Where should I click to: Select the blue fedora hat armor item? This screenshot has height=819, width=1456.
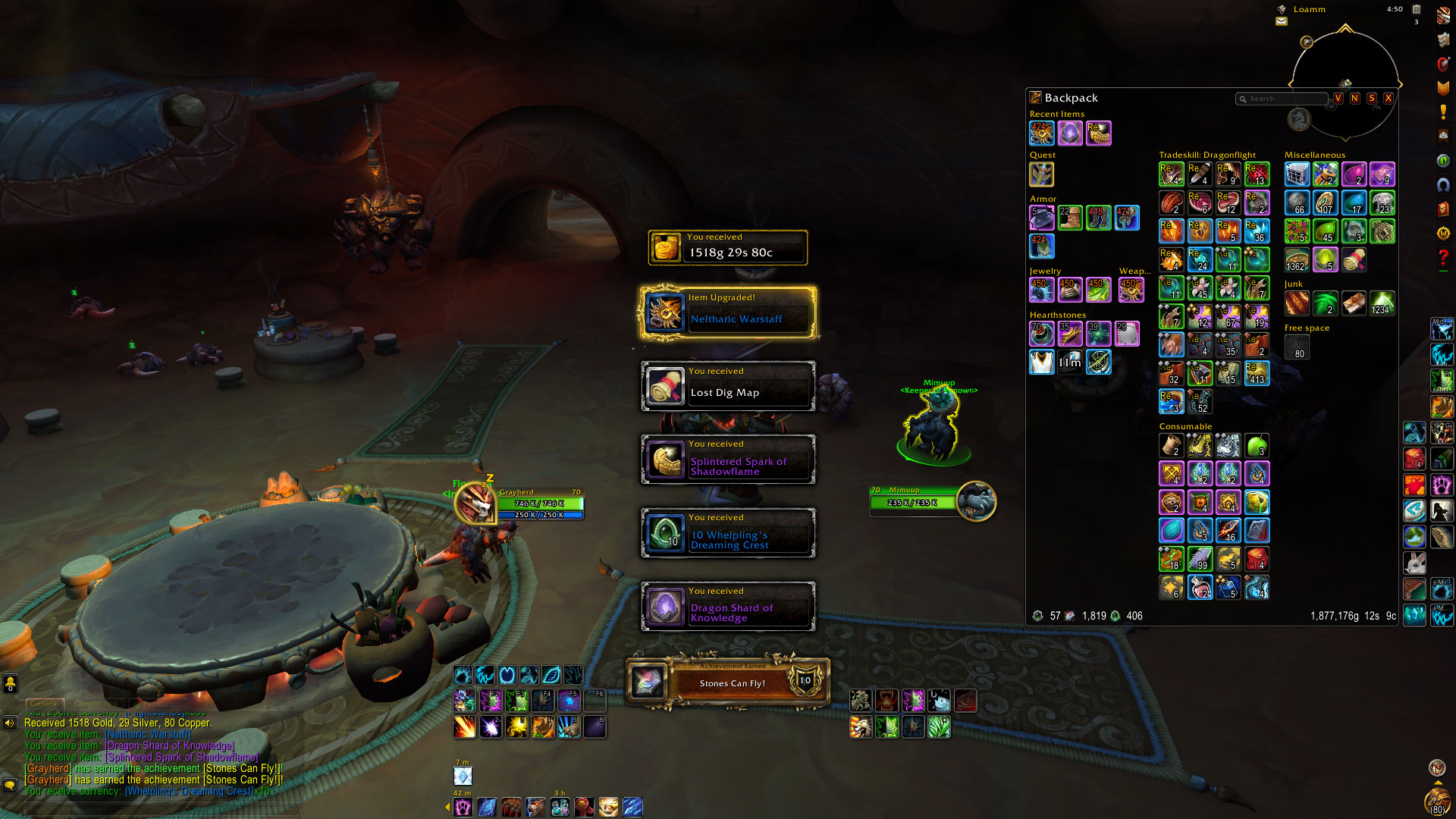click(1041, 218)
